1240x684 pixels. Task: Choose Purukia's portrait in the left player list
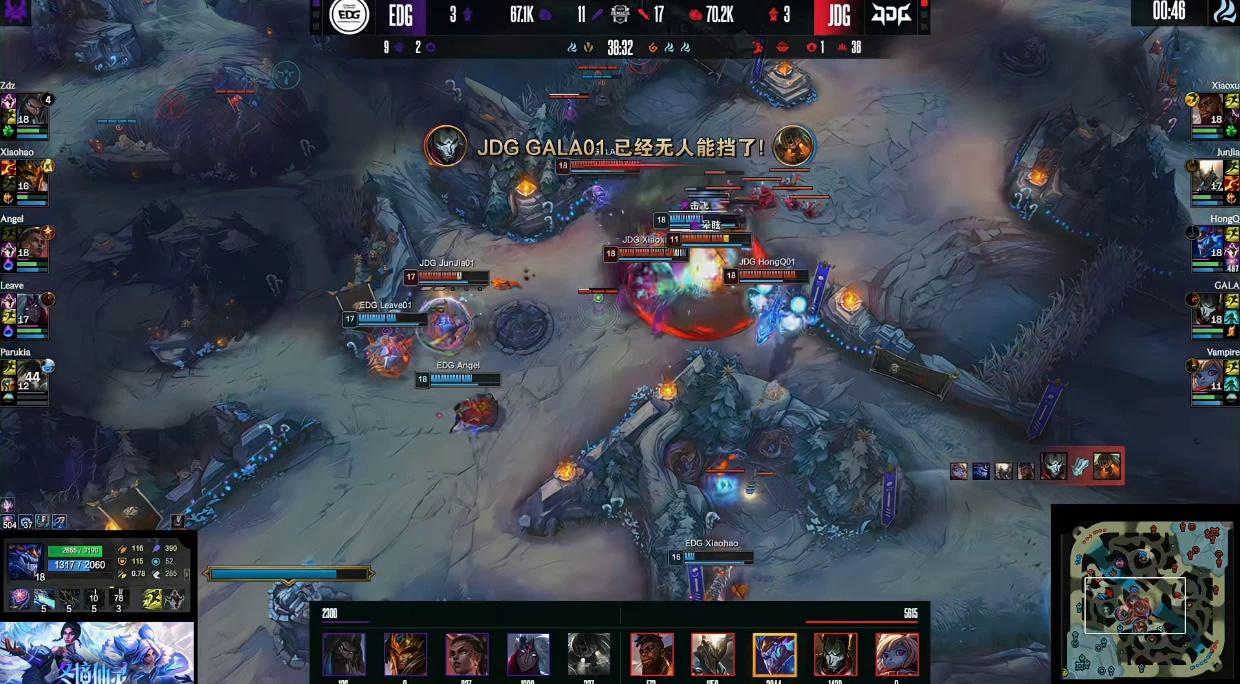32,376
